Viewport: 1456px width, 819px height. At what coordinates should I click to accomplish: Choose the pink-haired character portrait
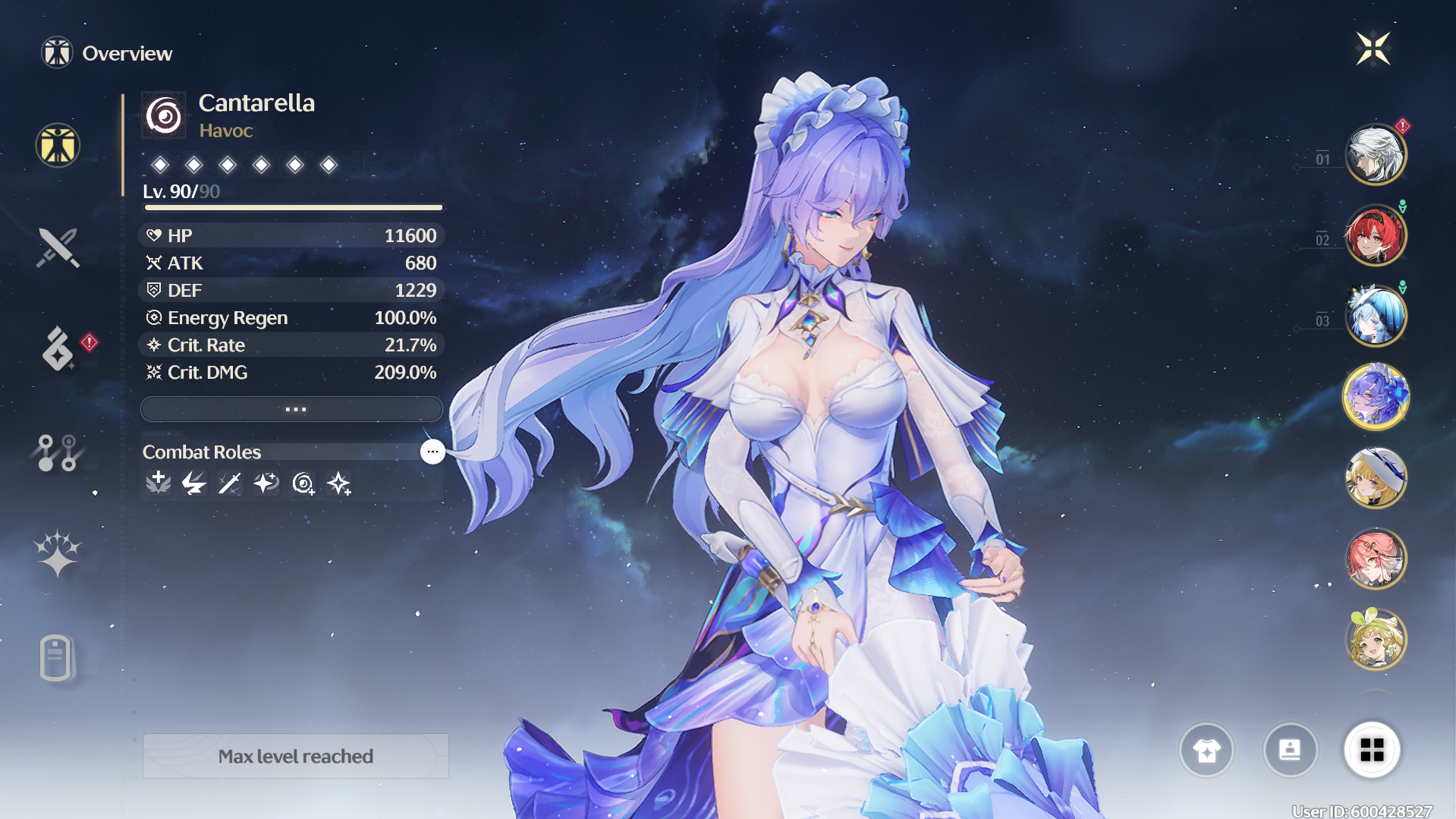[1375, 559]
